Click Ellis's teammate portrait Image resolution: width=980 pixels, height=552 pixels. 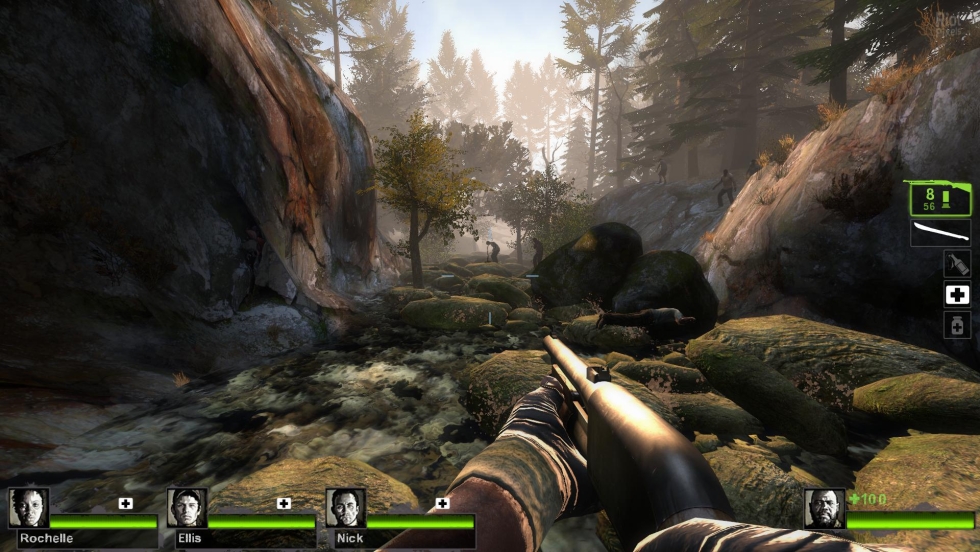tap(187, 508)
